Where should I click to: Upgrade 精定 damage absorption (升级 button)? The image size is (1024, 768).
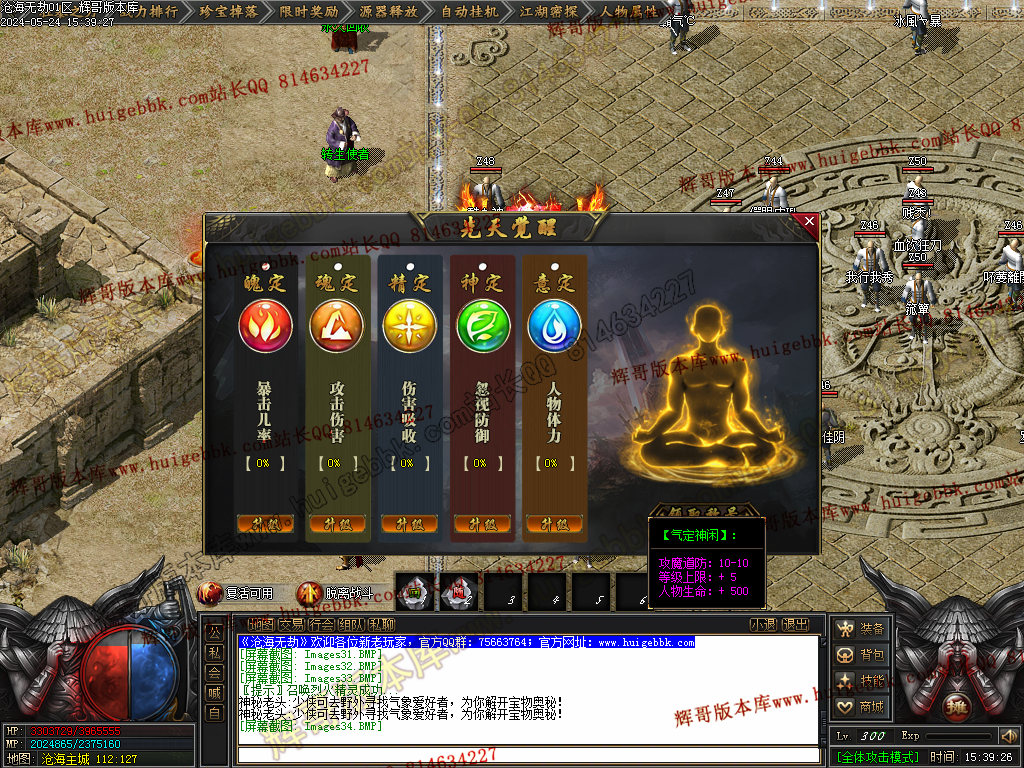click(x=409, y=524)
